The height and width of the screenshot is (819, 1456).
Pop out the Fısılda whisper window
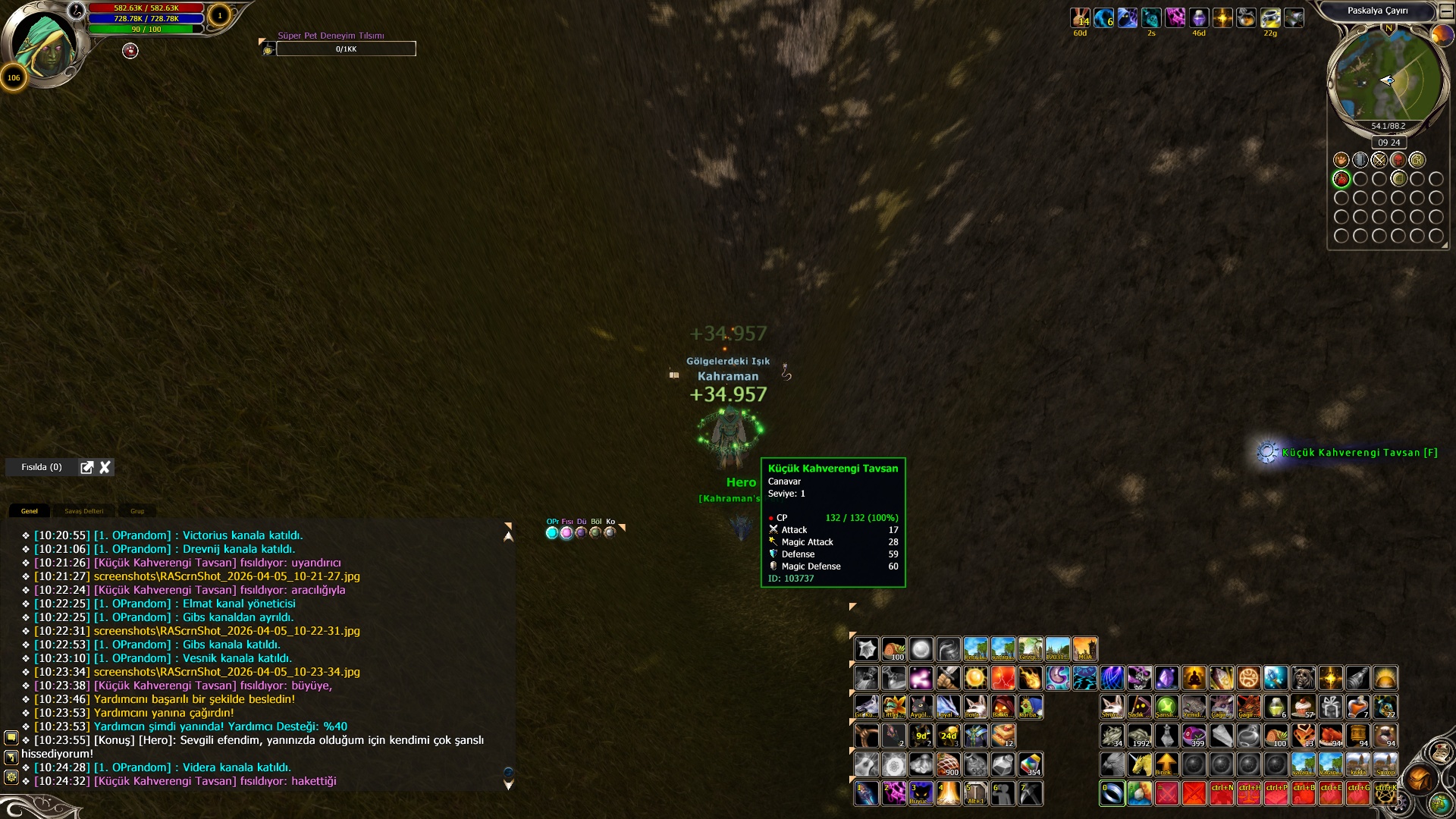coord(87,467)
